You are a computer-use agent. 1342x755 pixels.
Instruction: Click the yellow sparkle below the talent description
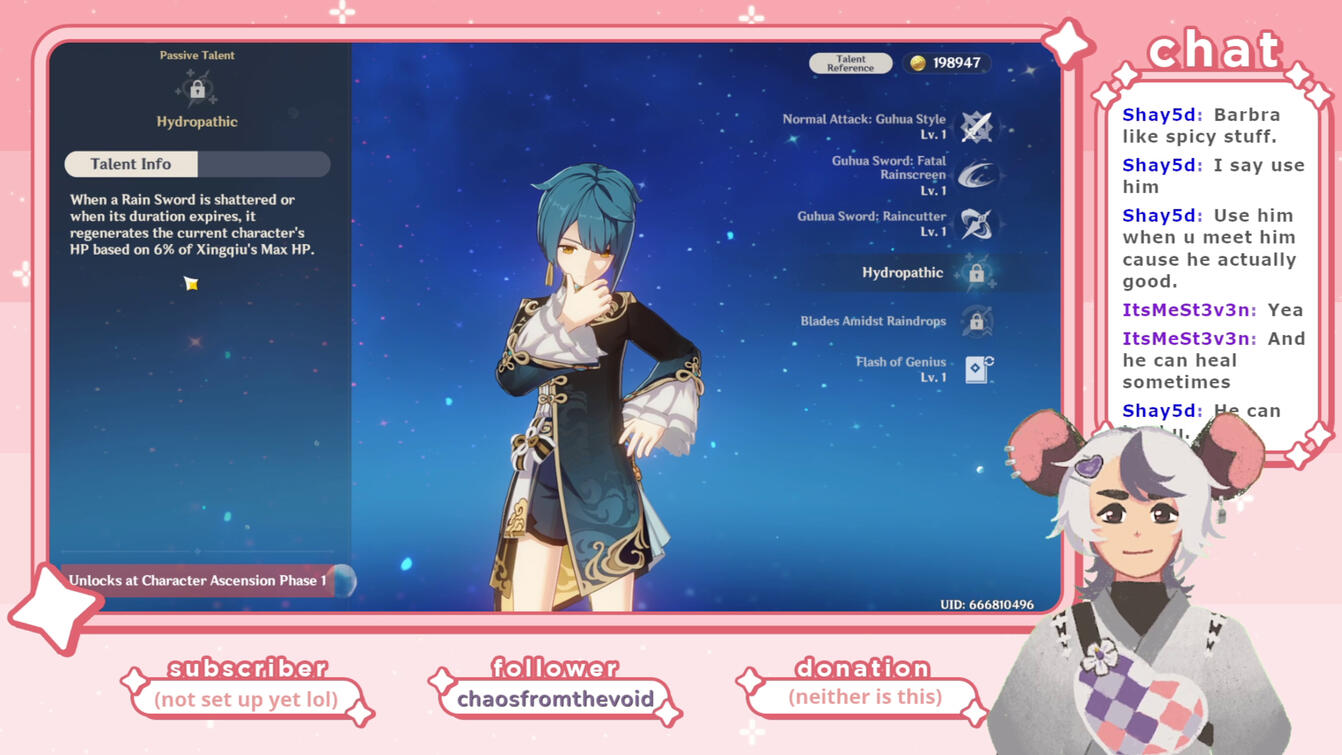191,284
